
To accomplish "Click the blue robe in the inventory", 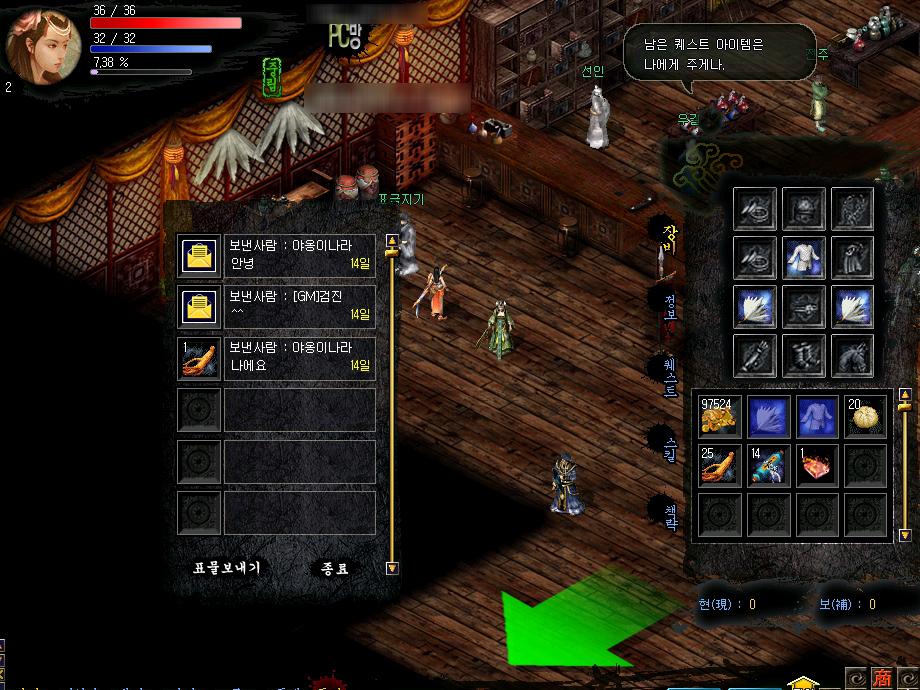I will click(818, 417).
